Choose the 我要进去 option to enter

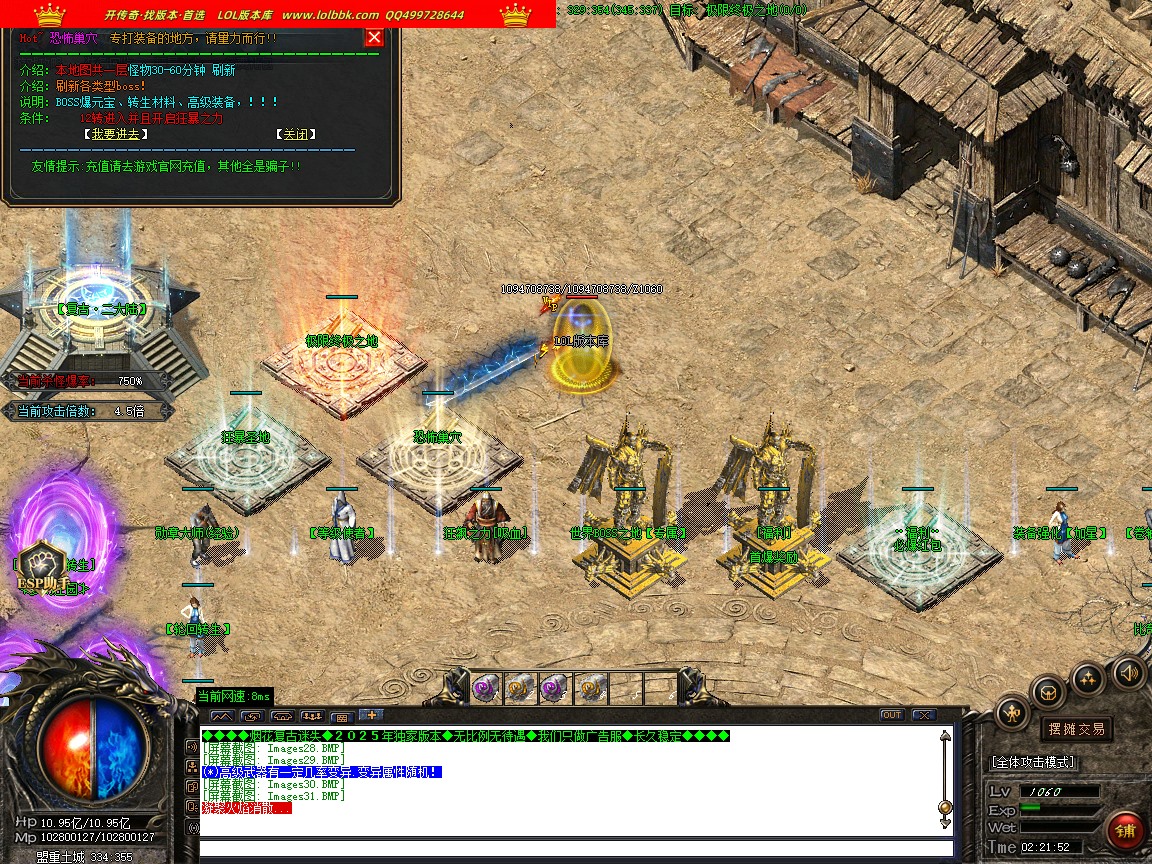116,134
